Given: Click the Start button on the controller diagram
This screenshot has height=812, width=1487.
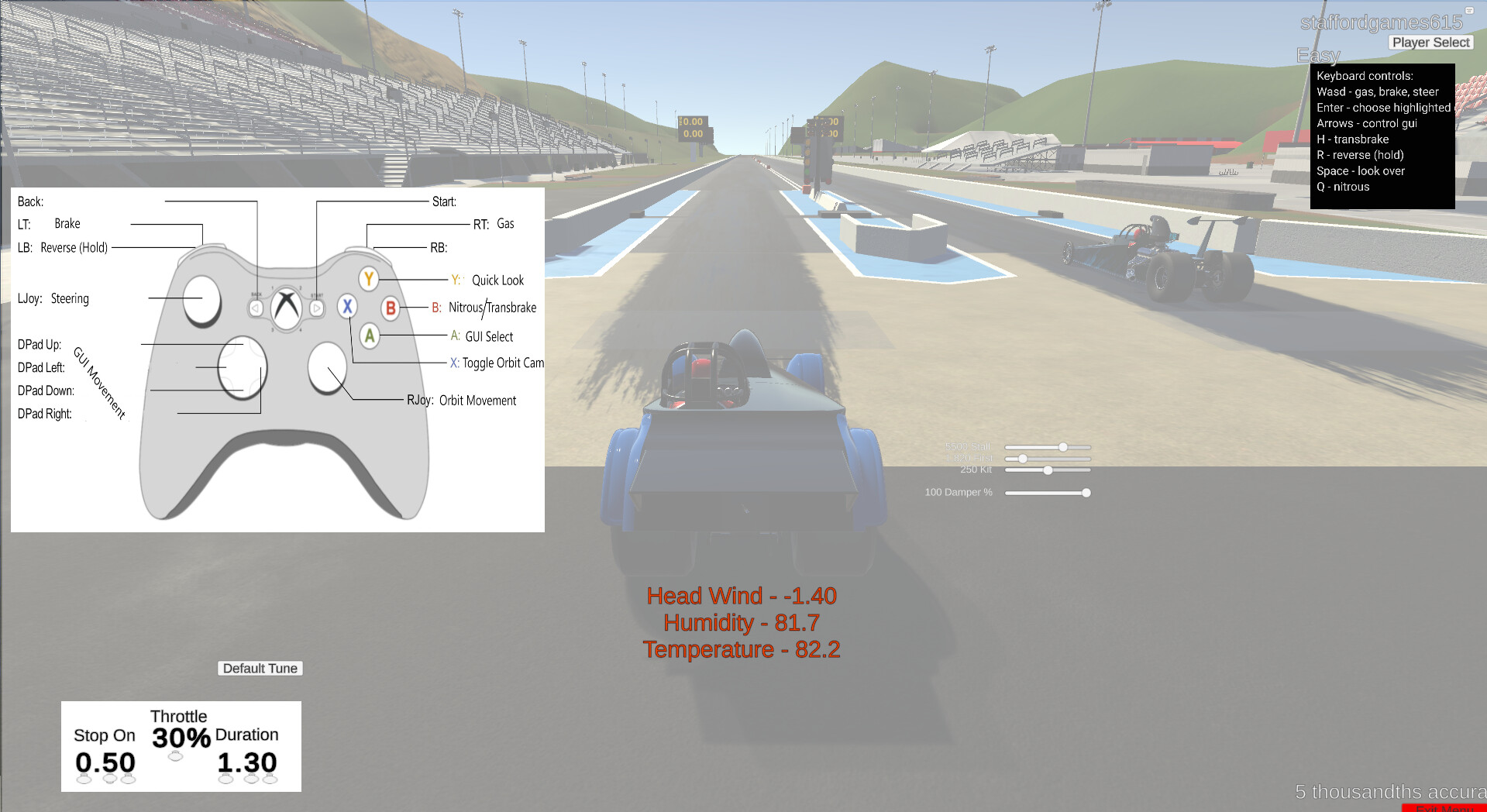Looking at the screenshot, I should click(x=316, y=306).
